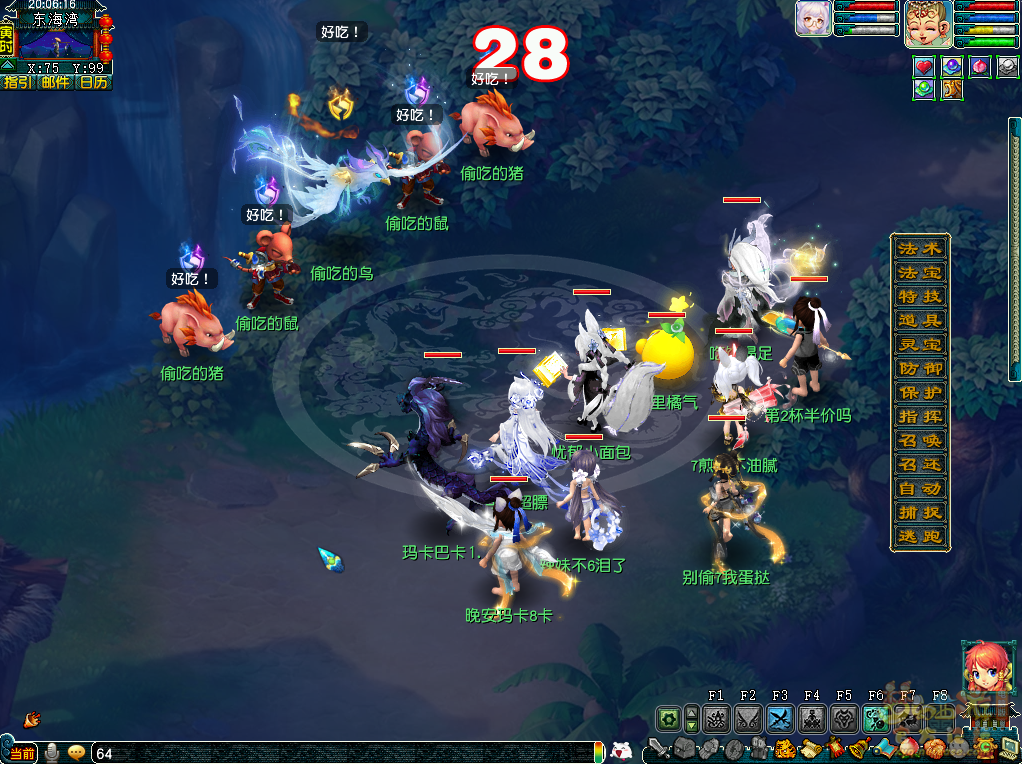Click the yellow speech bubble chat icon
The image size is (1022, 764).
point(76,752)
